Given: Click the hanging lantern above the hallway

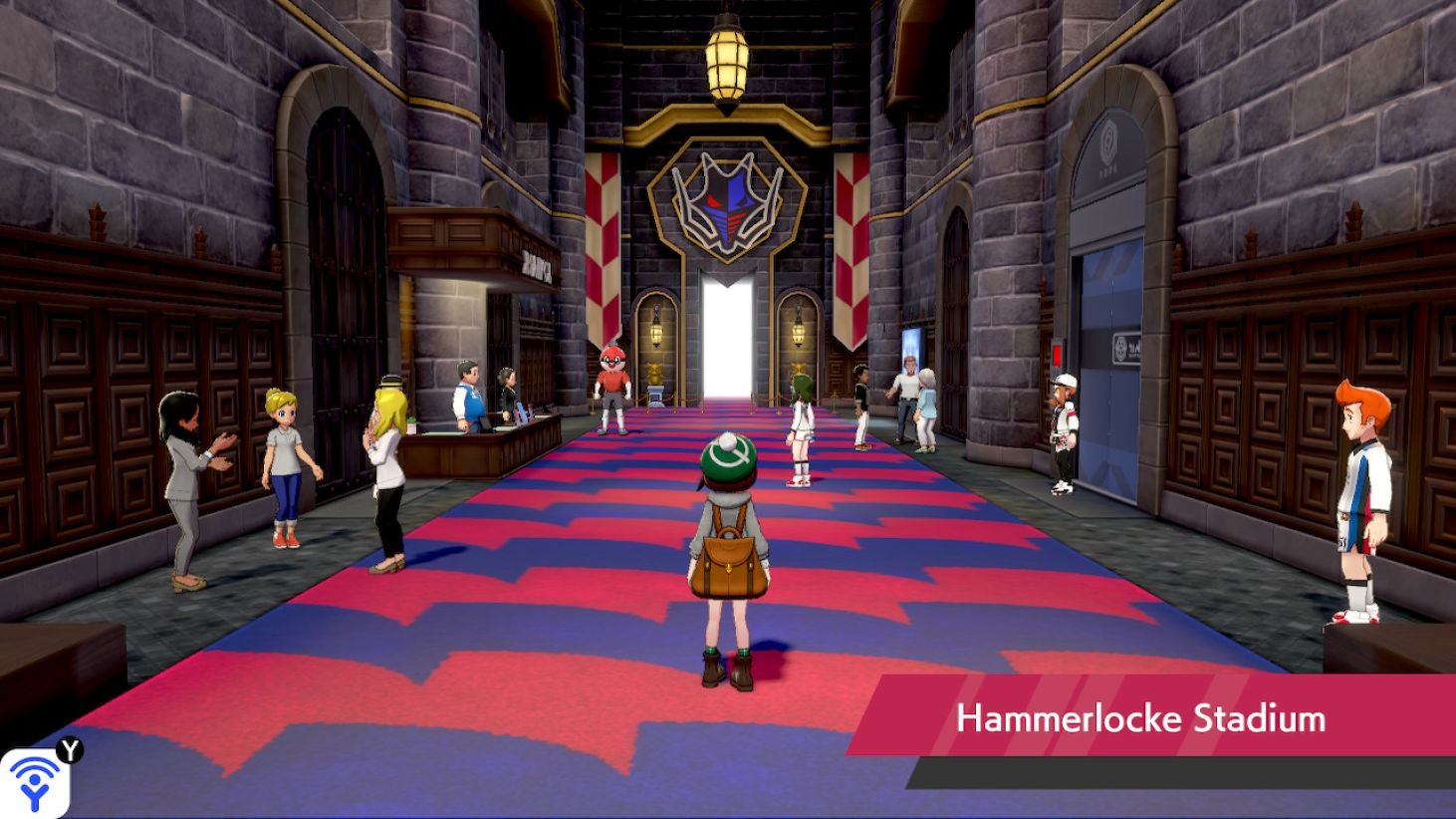Looking at the screenshot, I should [x=726, y=60].
